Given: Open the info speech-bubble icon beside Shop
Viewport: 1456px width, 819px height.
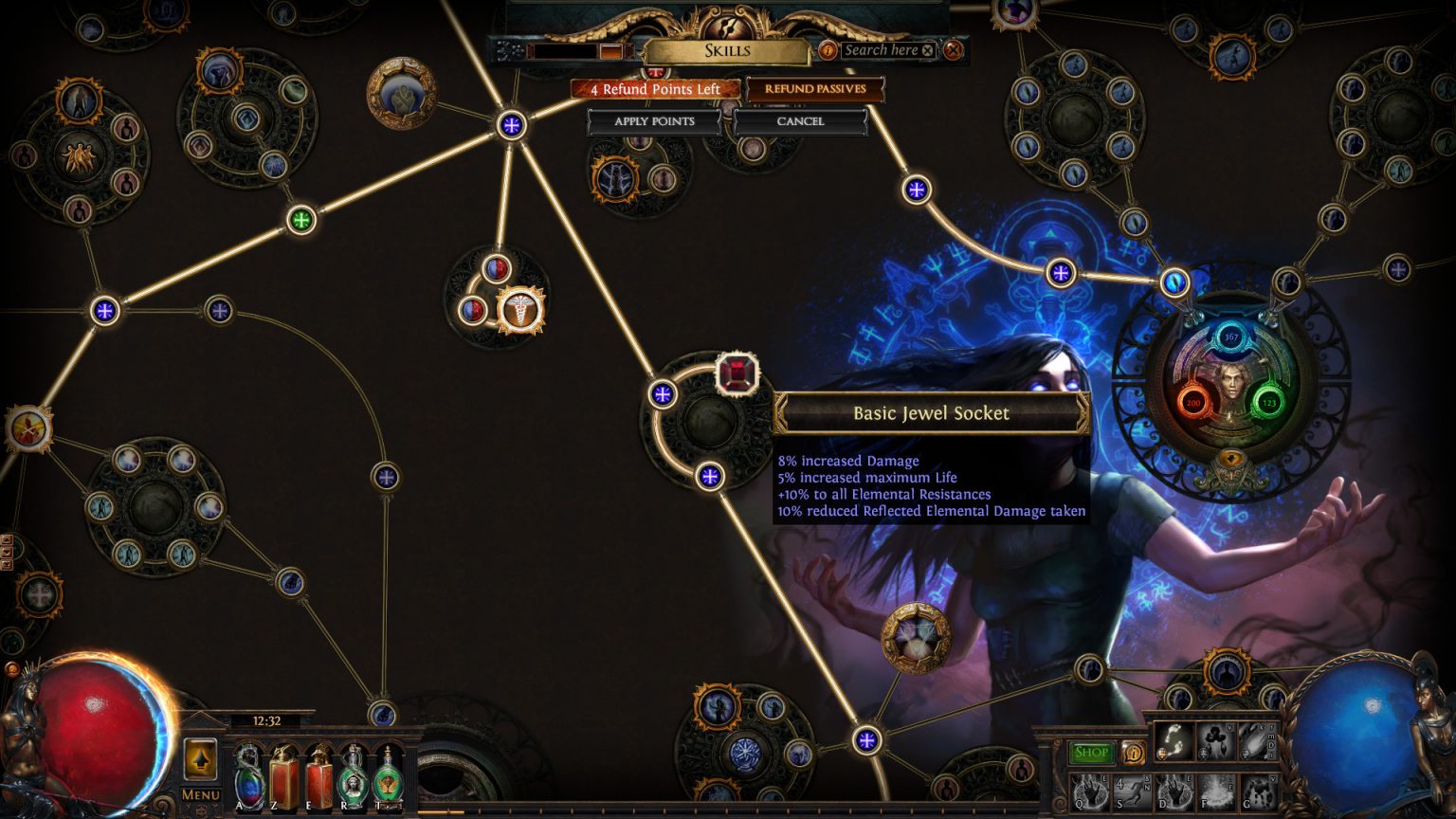Looking at the screenshot, I should point(1134,753).
